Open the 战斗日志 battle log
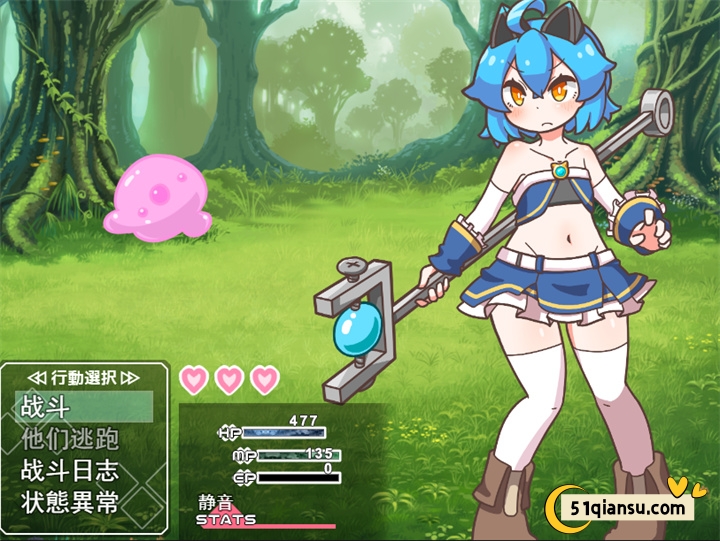Screen dimensions: 720x541 pyautogui.click(x=84, y=470)
